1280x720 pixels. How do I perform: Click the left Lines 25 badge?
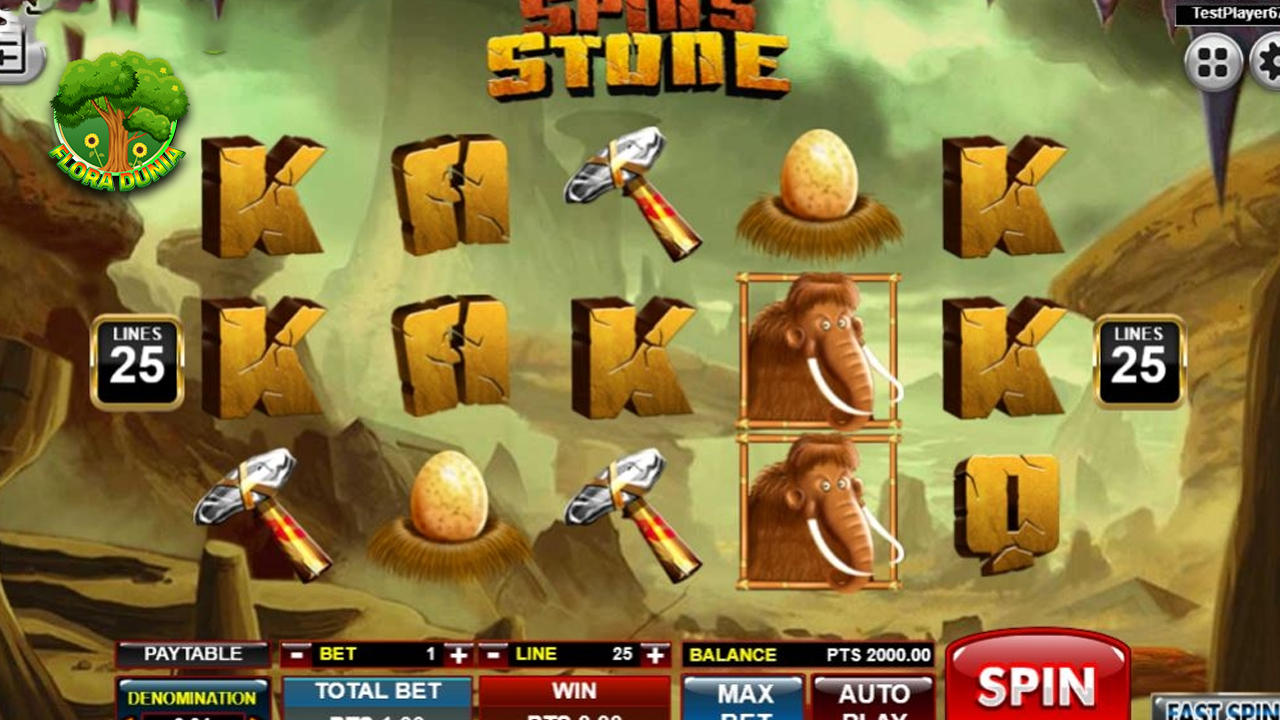[x=137, y=362]
